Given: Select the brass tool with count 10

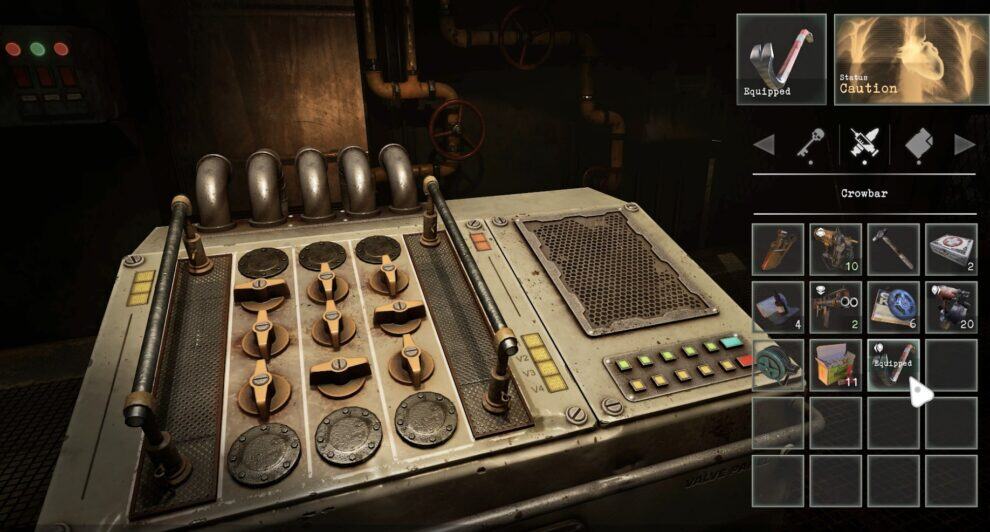Looking at the screenshot, I should pyautogui.click(x=835, y=249).
